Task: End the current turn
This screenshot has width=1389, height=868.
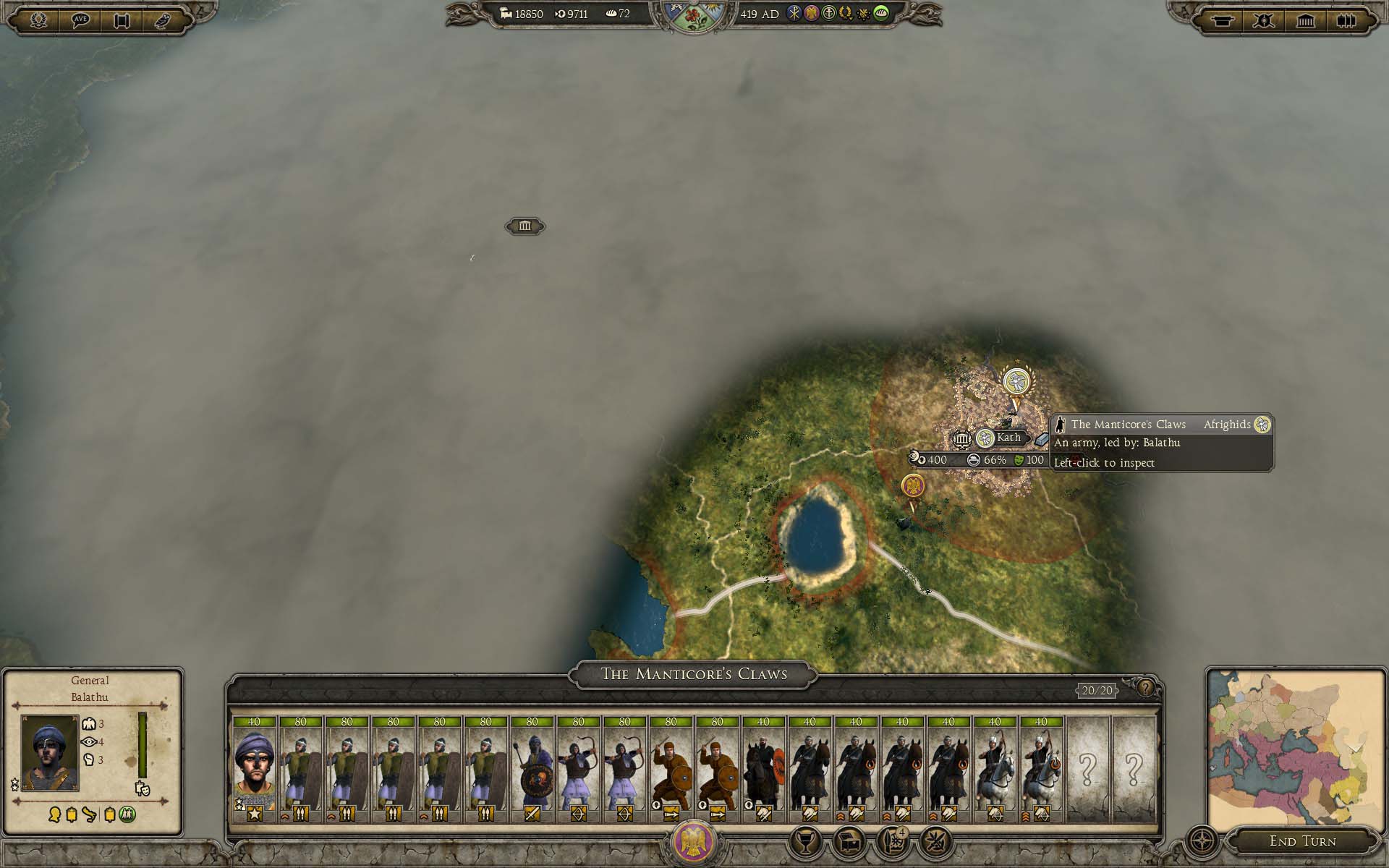Action: click(1302, 841)
